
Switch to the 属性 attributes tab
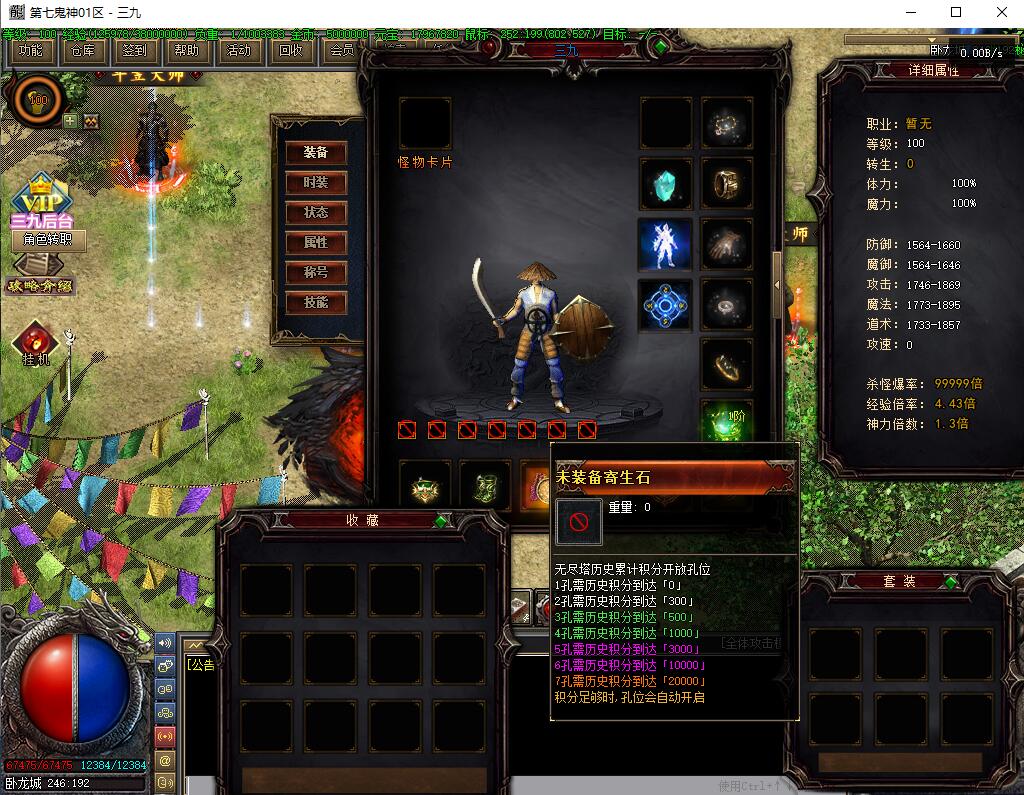point(316,243)
